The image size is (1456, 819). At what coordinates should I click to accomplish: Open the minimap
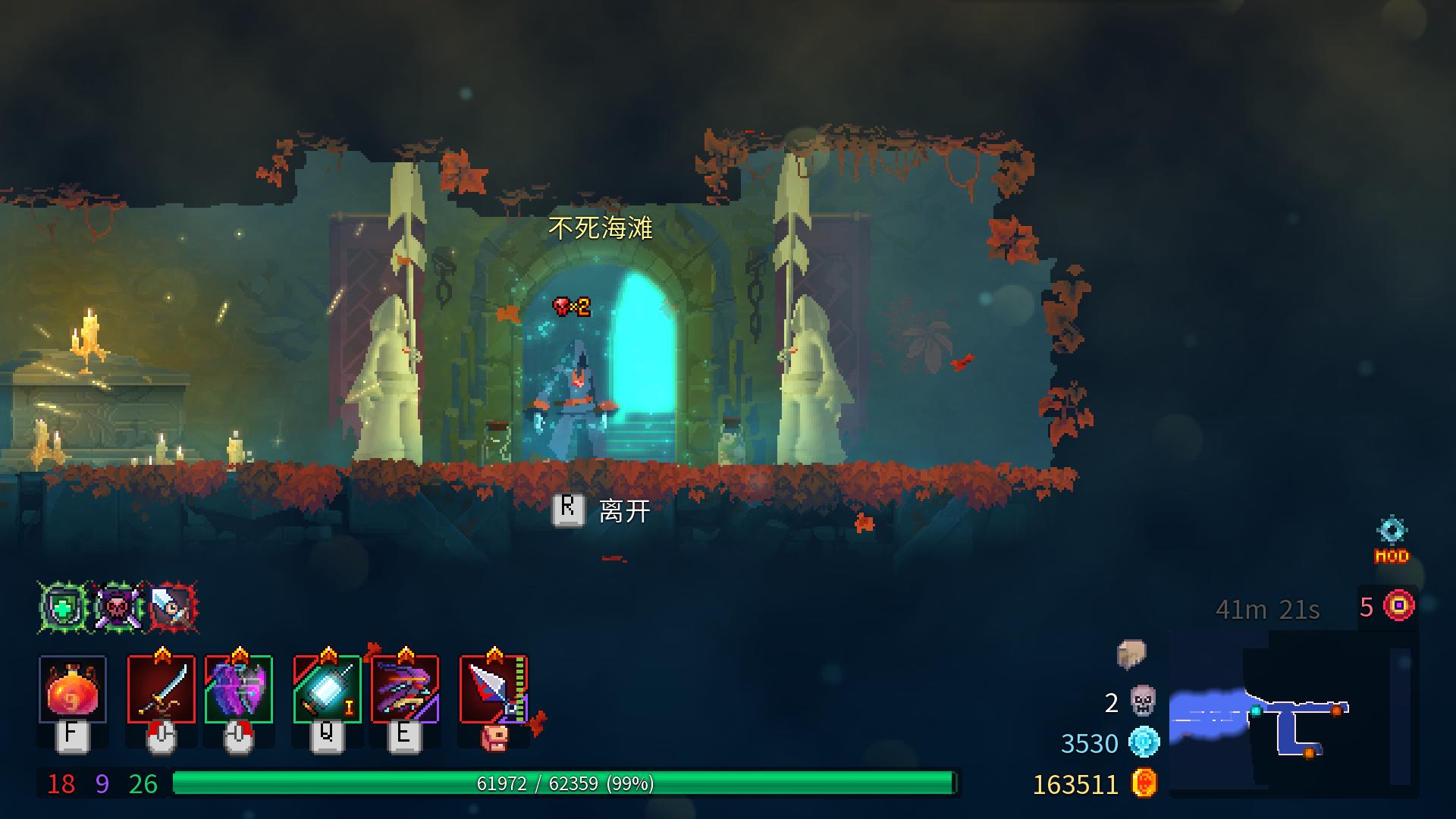[x=1293, y=715]
